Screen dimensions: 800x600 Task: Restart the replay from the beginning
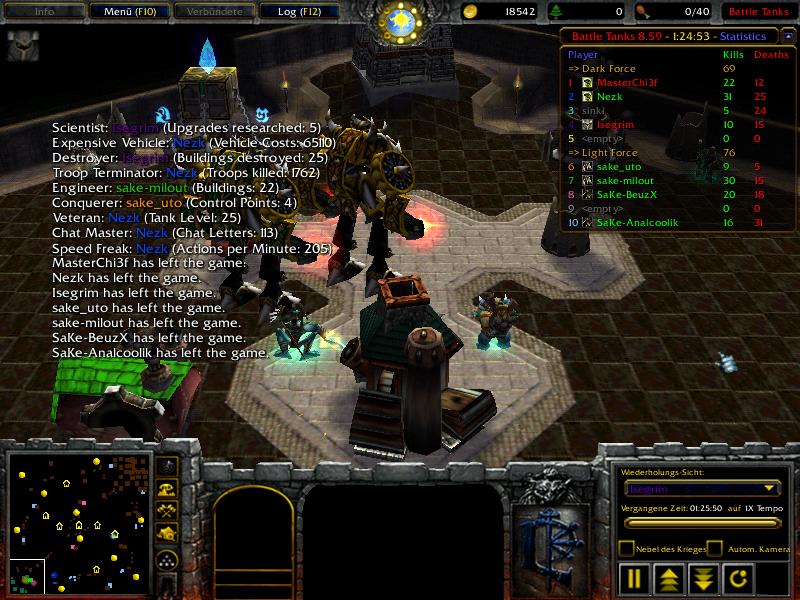738,578
